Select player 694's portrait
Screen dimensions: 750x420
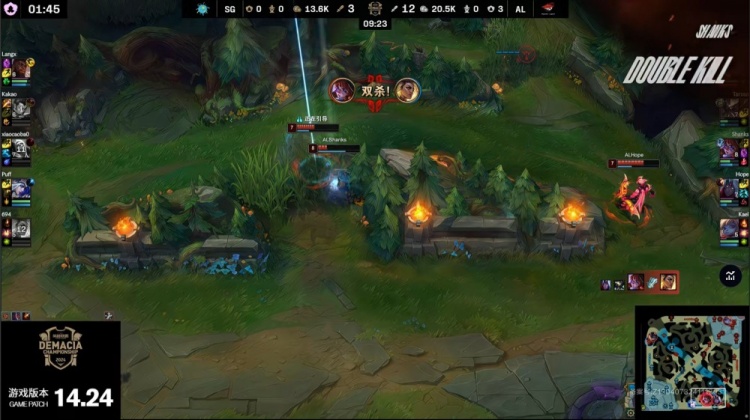(21, 229)
